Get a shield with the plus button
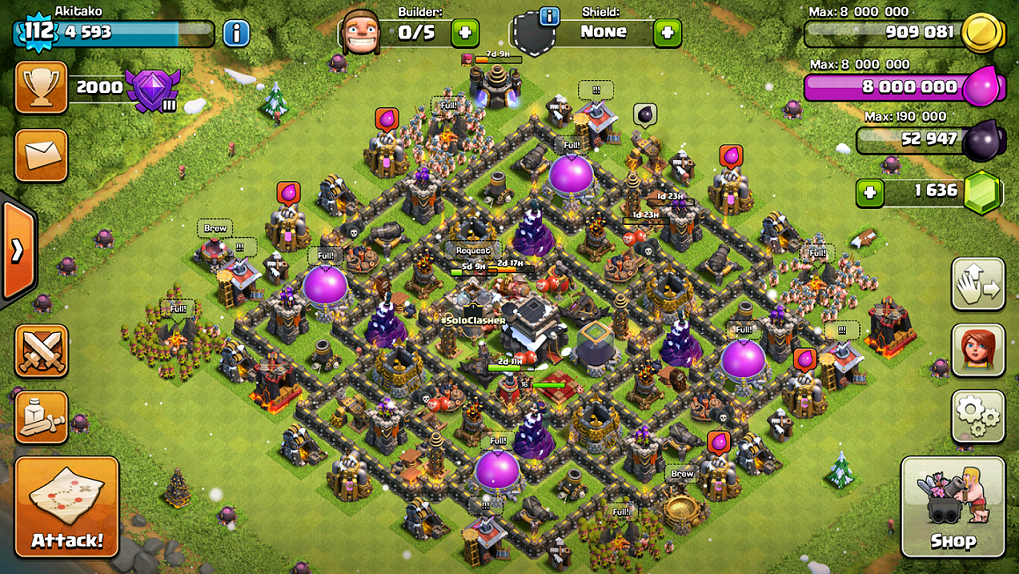 coord(667,32)
